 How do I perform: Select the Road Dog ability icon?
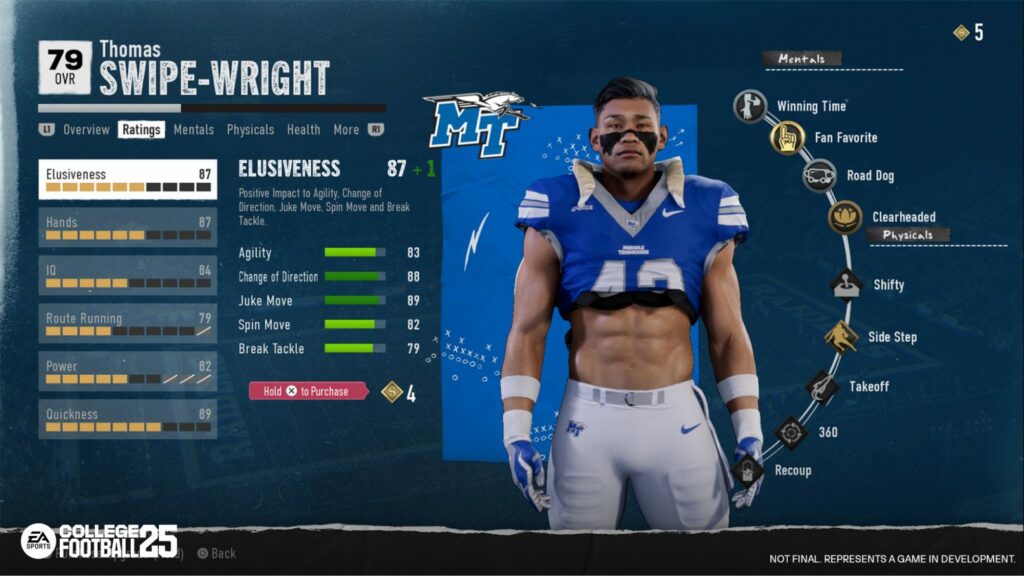point(820,175)
